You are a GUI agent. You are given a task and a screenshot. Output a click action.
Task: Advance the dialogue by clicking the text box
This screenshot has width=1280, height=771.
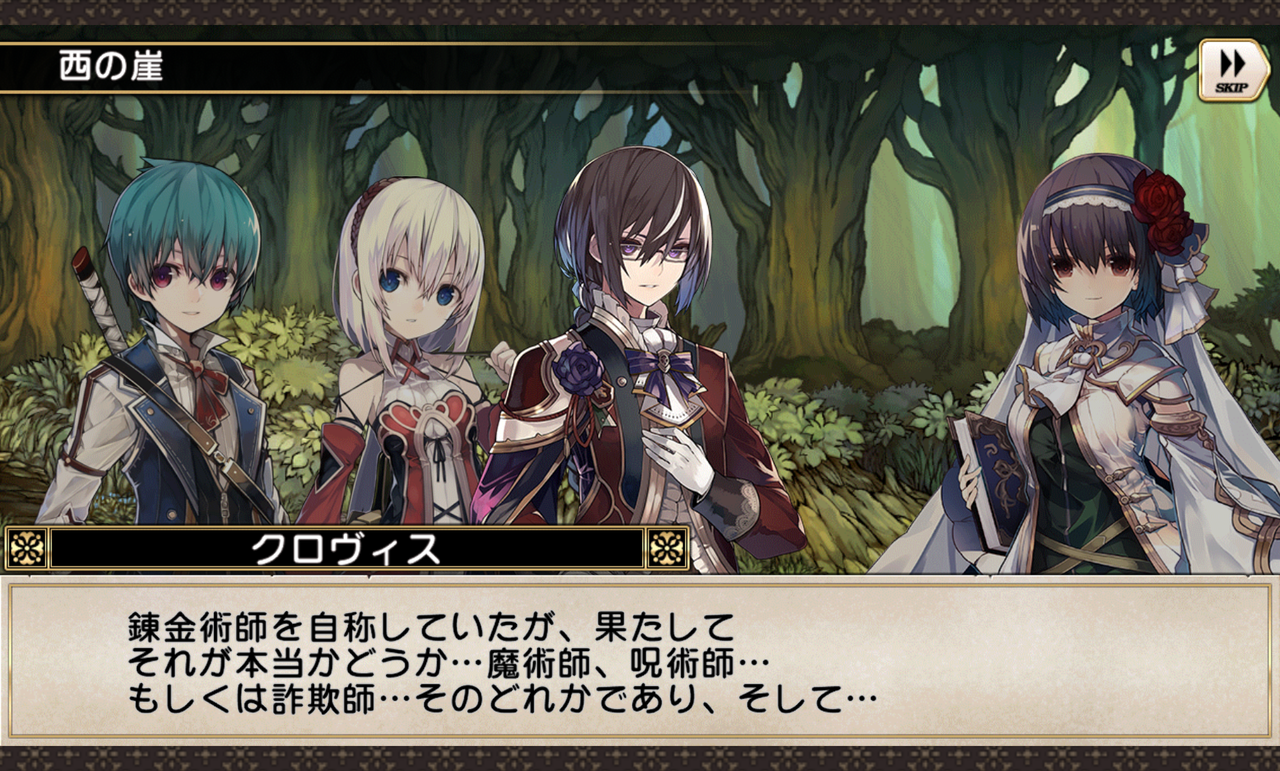[640, 660]
